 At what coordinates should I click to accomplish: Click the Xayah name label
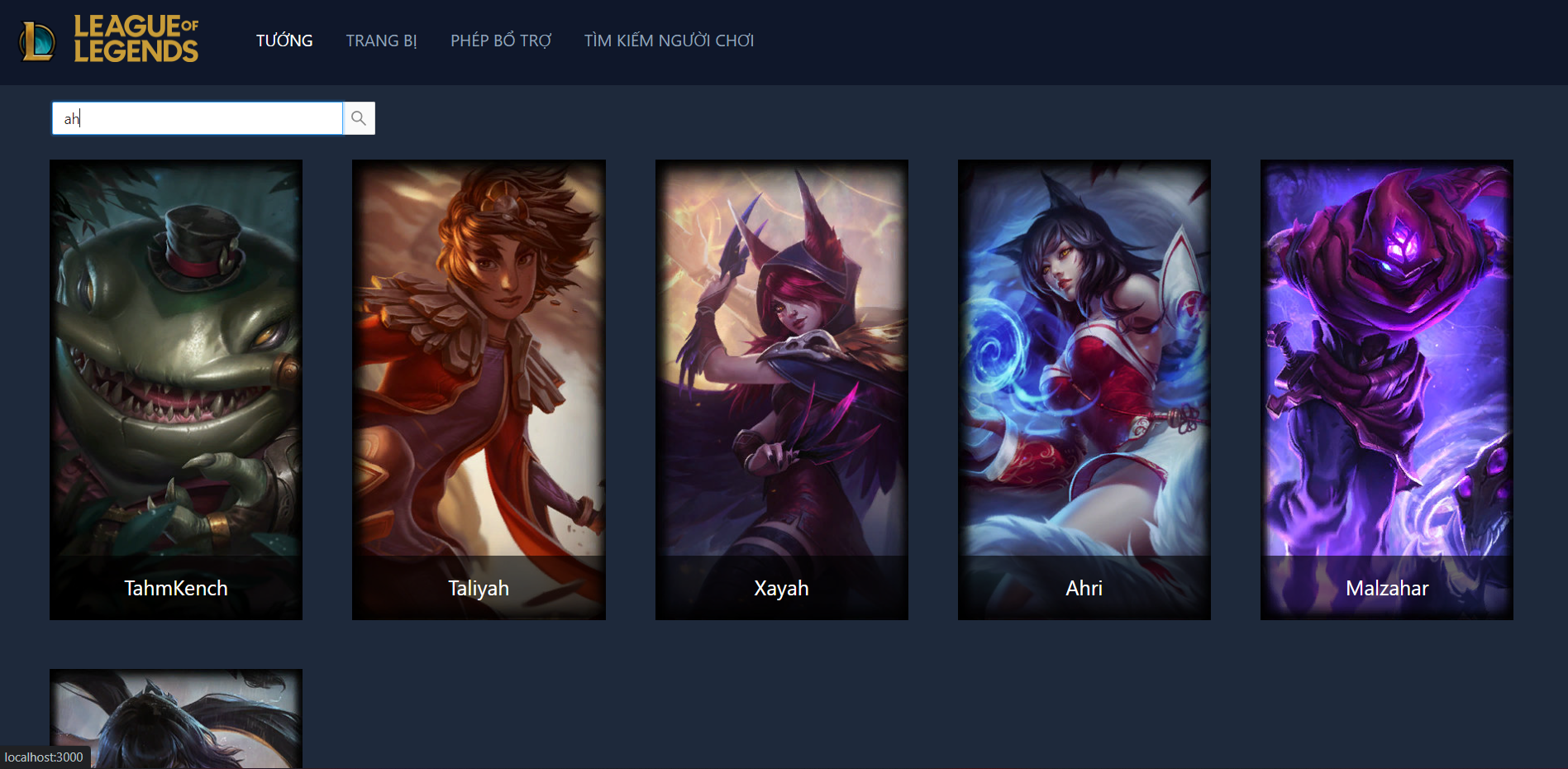point(781,588)
